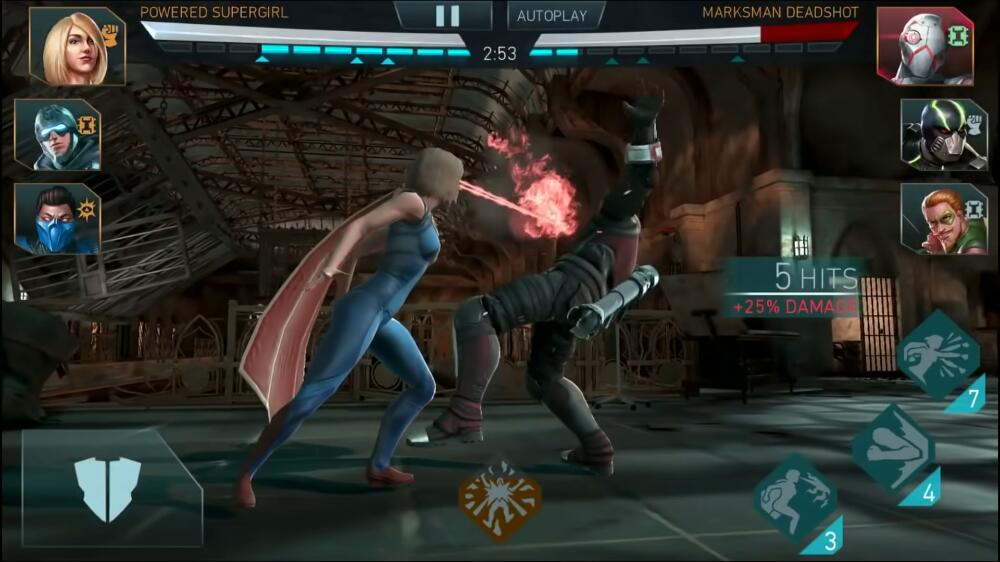
Task: Use the special ability costing 7
Action: coord(936,355)
